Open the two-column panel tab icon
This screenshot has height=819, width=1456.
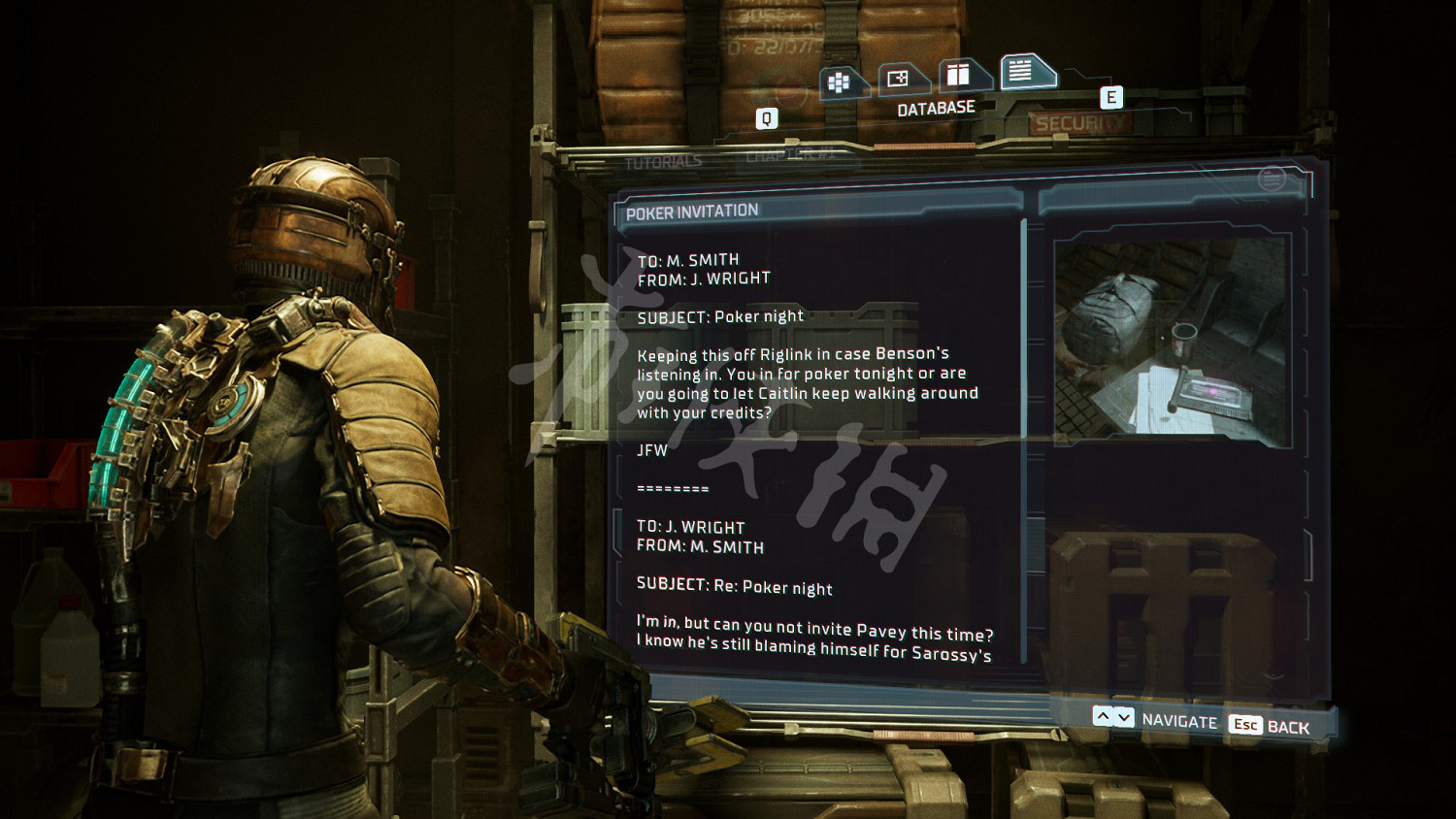[x=960, y=74]
